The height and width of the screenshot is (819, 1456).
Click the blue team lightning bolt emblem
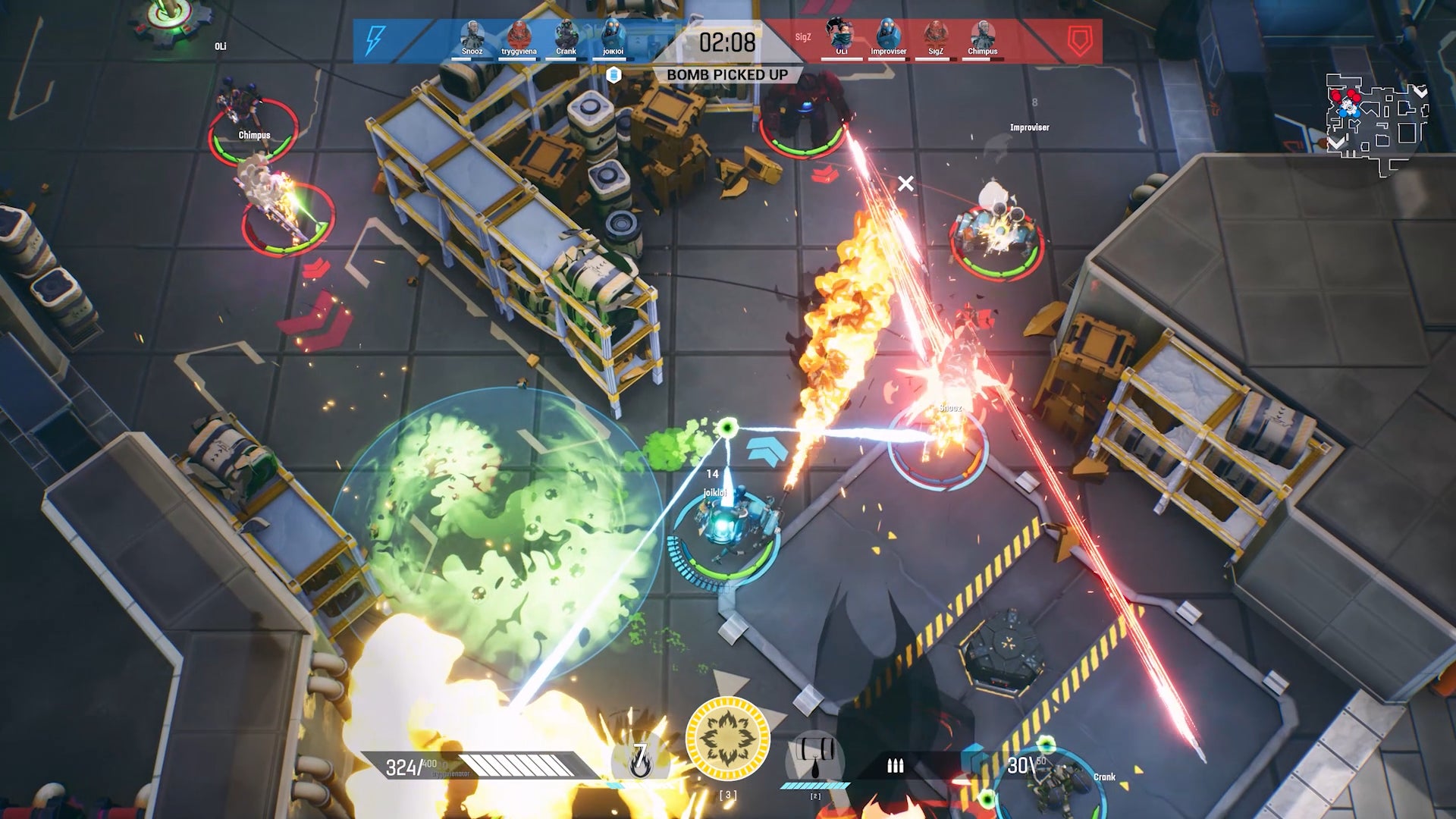(375, 40)
